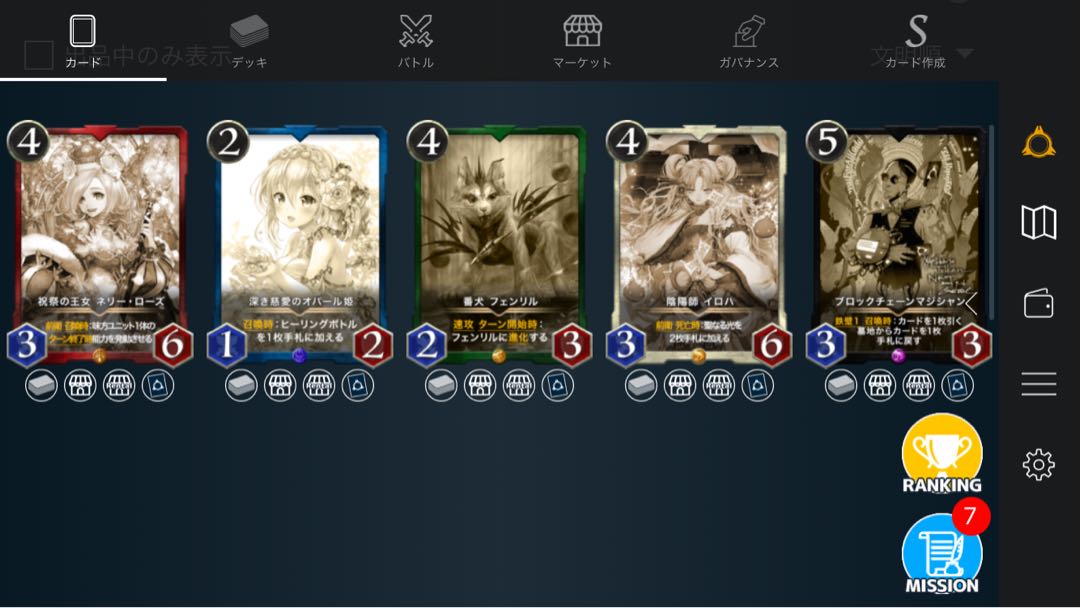Open the カード作成 tab

915,41
